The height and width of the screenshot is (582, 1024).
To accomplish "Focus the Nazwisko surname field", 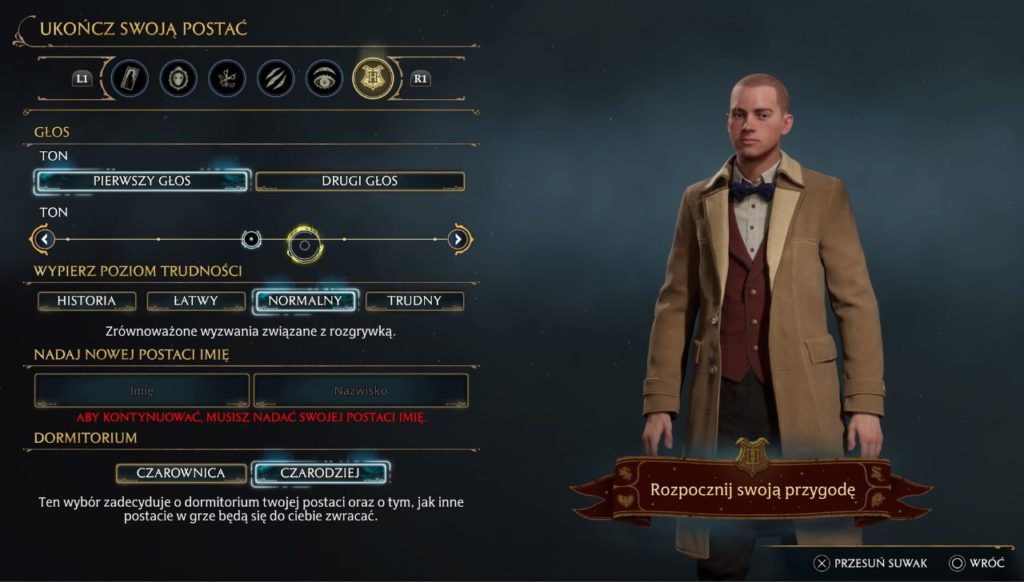I will coord(361,390).
